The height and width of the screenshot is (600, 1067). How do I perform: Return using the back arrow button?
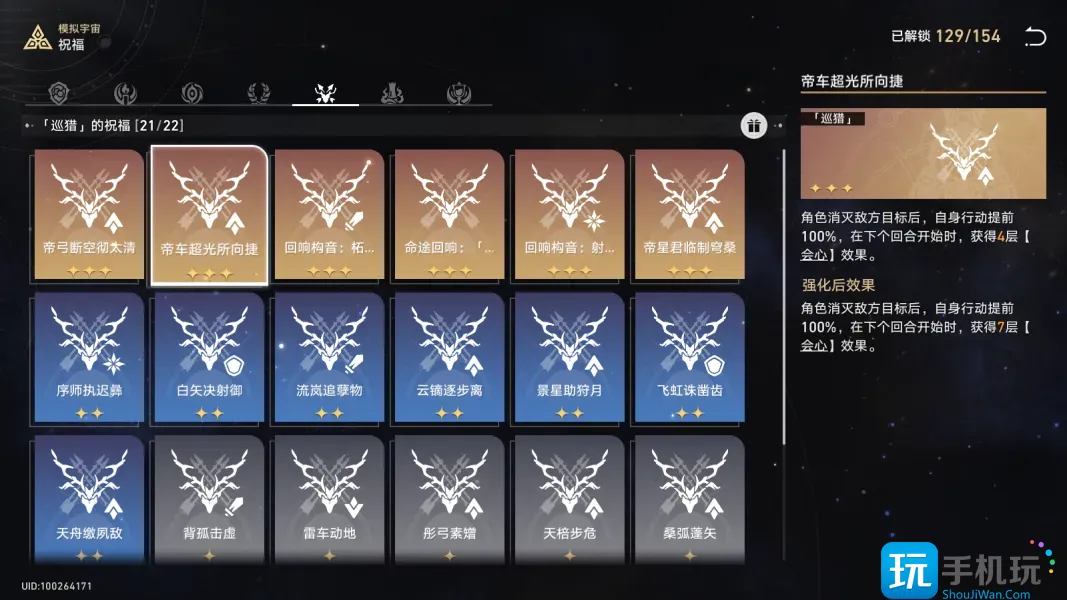tap(1035, 37)
